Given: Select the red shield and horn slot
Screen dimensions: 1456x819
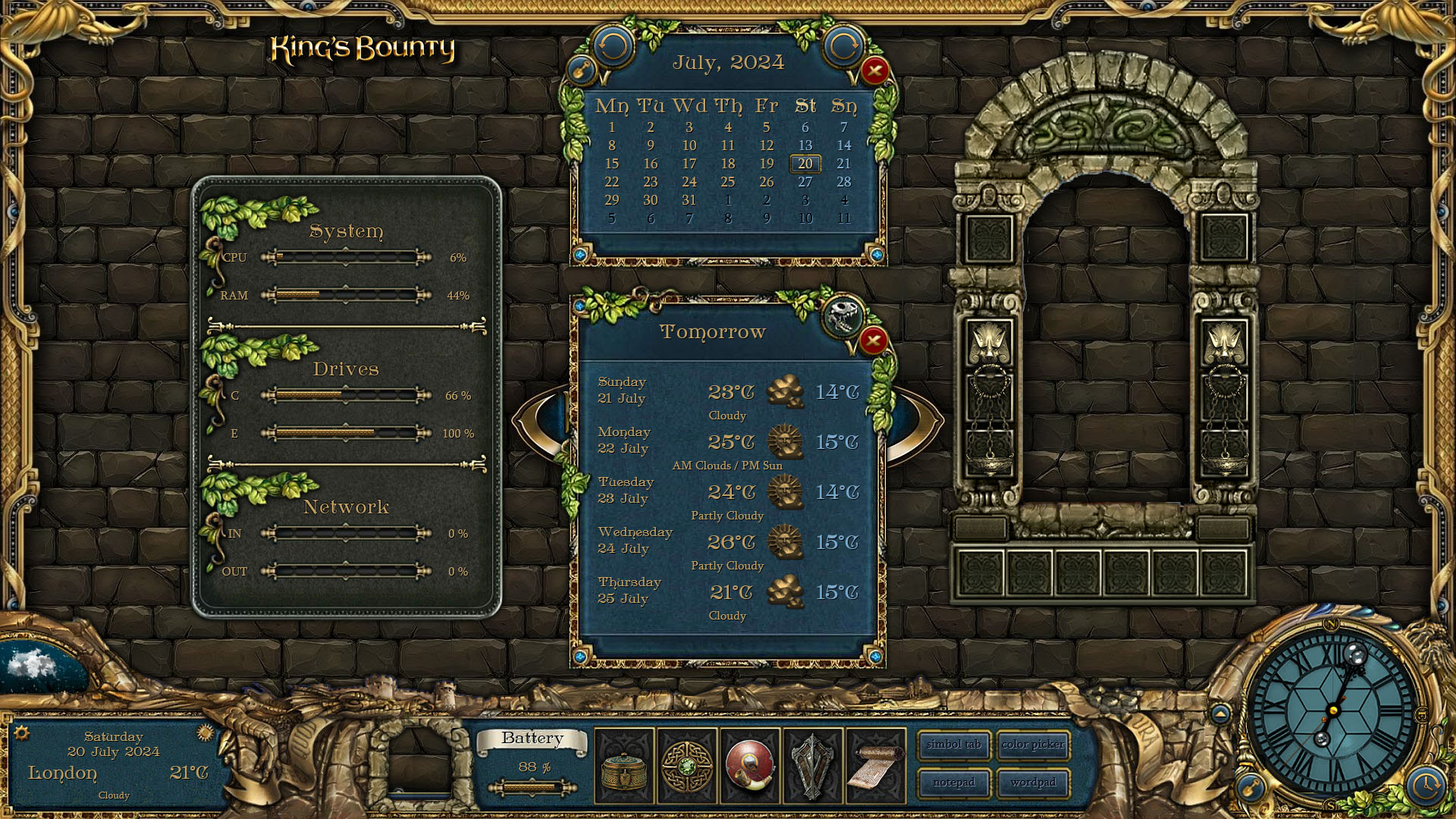Looking at the screenshot, I should pyautogui.click(x=750, y=766).
